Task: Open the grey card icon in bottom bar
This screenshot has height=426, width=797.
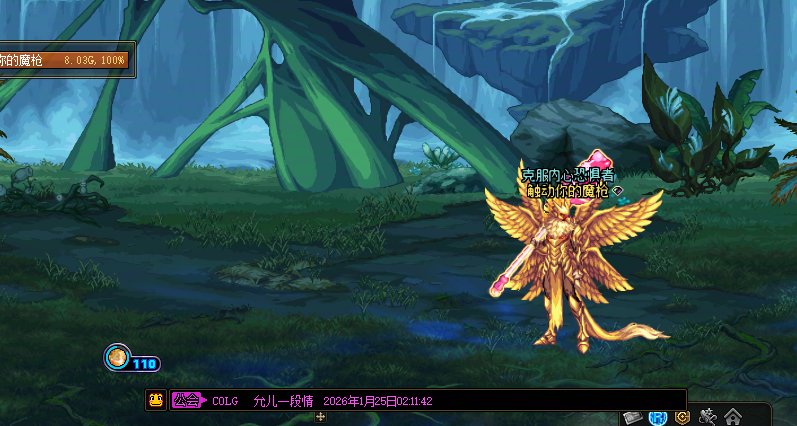Action: pos(632,416)
